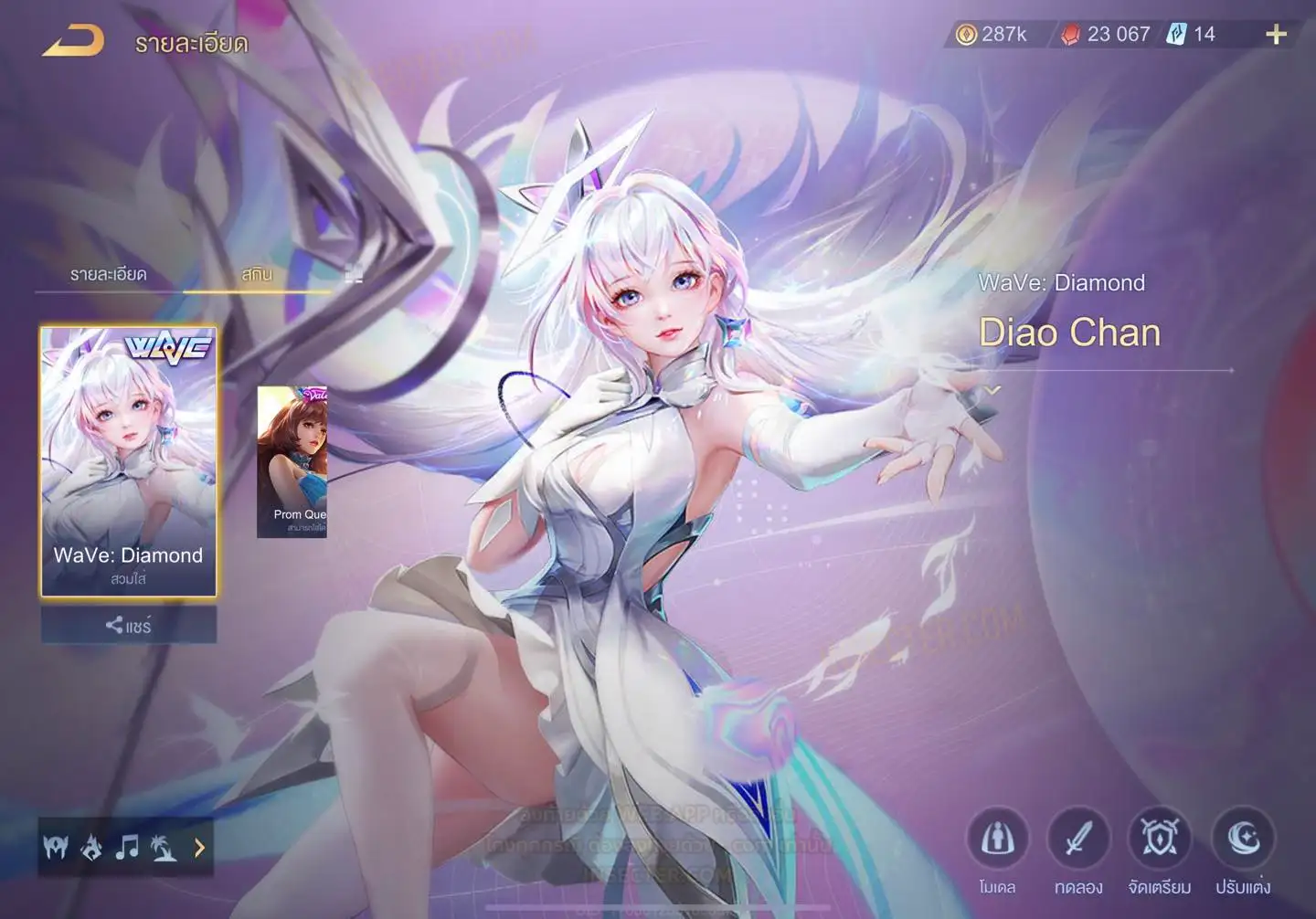Choose the Prom Queen skin card
The width and height of the screenshot is (1316, 919).
tap(292, 461)
